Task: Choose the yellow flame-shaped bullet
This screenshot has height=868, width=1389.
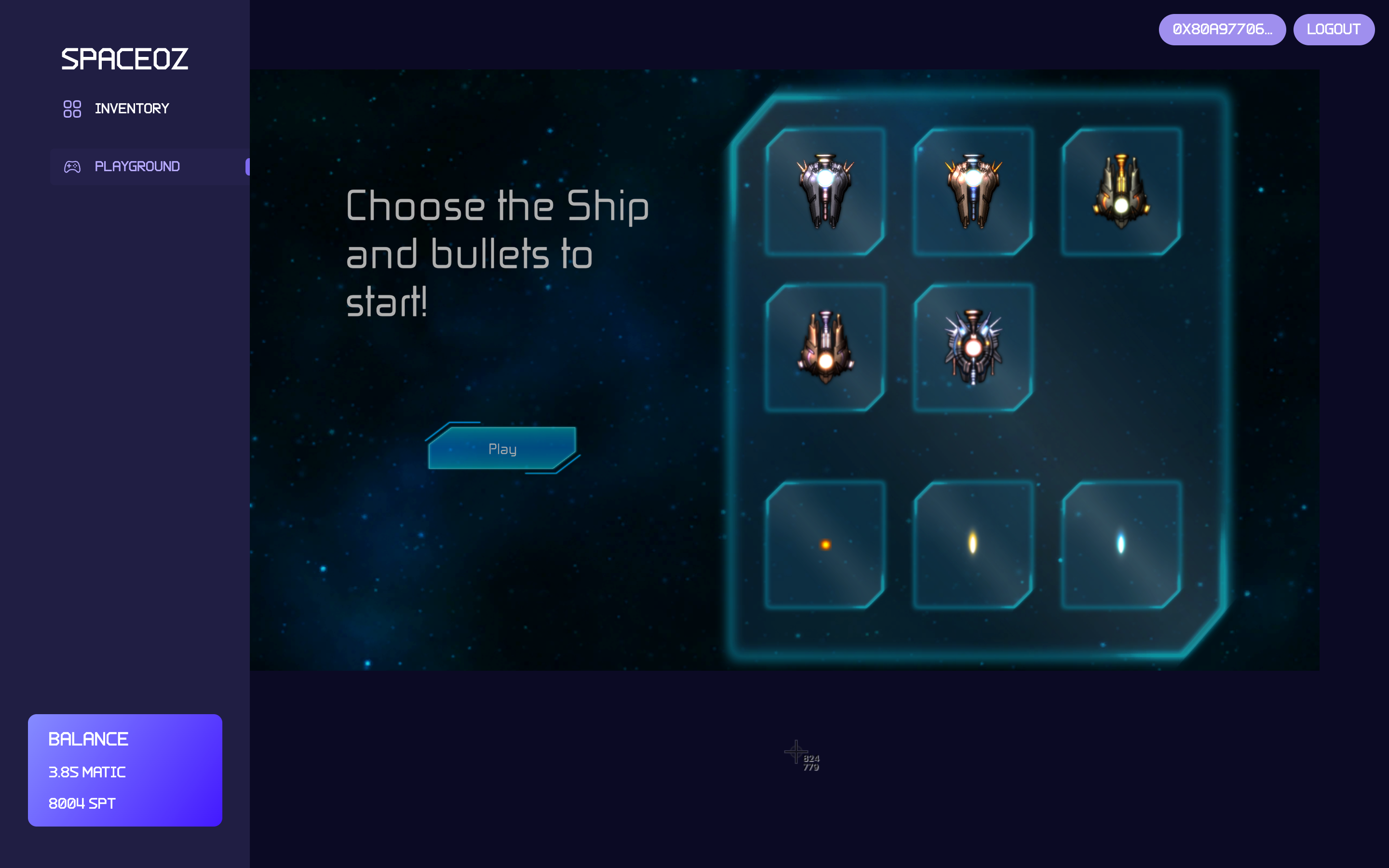Action: point(973,544)
